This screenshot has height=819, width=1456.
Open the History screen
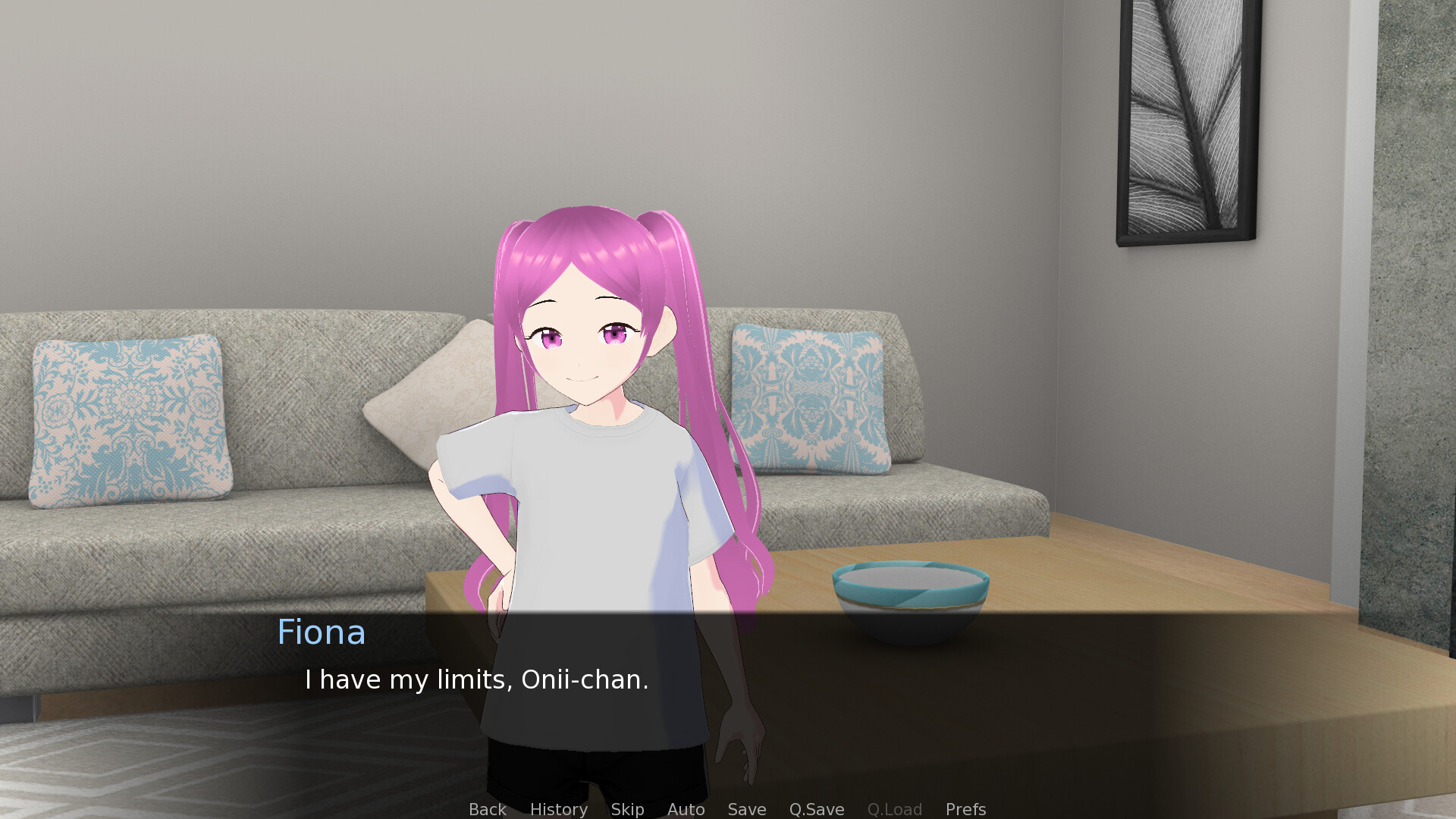[558, 809]
